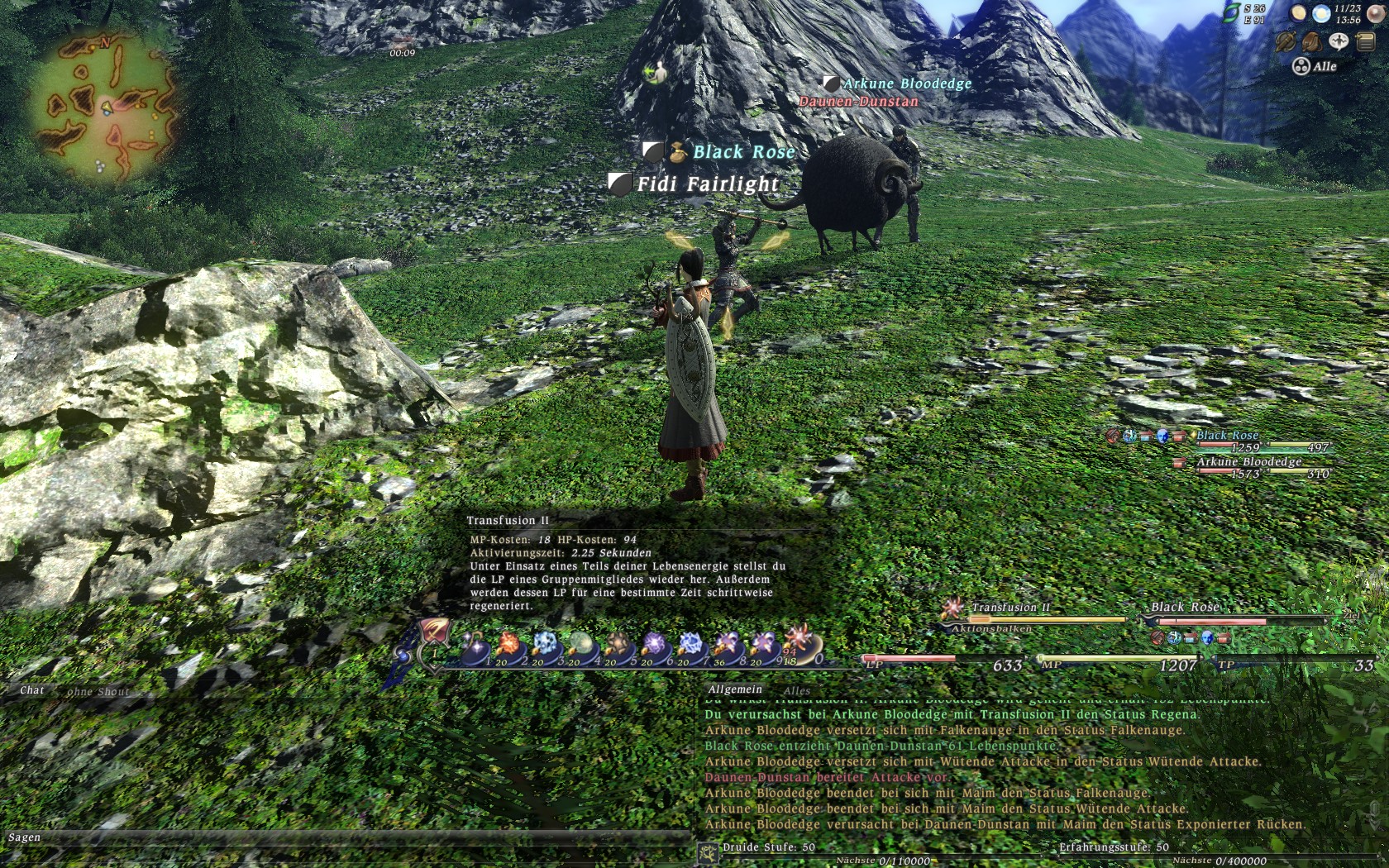Screen dimensions: 1389x868
Task: Click the red feather hotbar page emblem
Action: pyautogui.click(x=433, y=632)
